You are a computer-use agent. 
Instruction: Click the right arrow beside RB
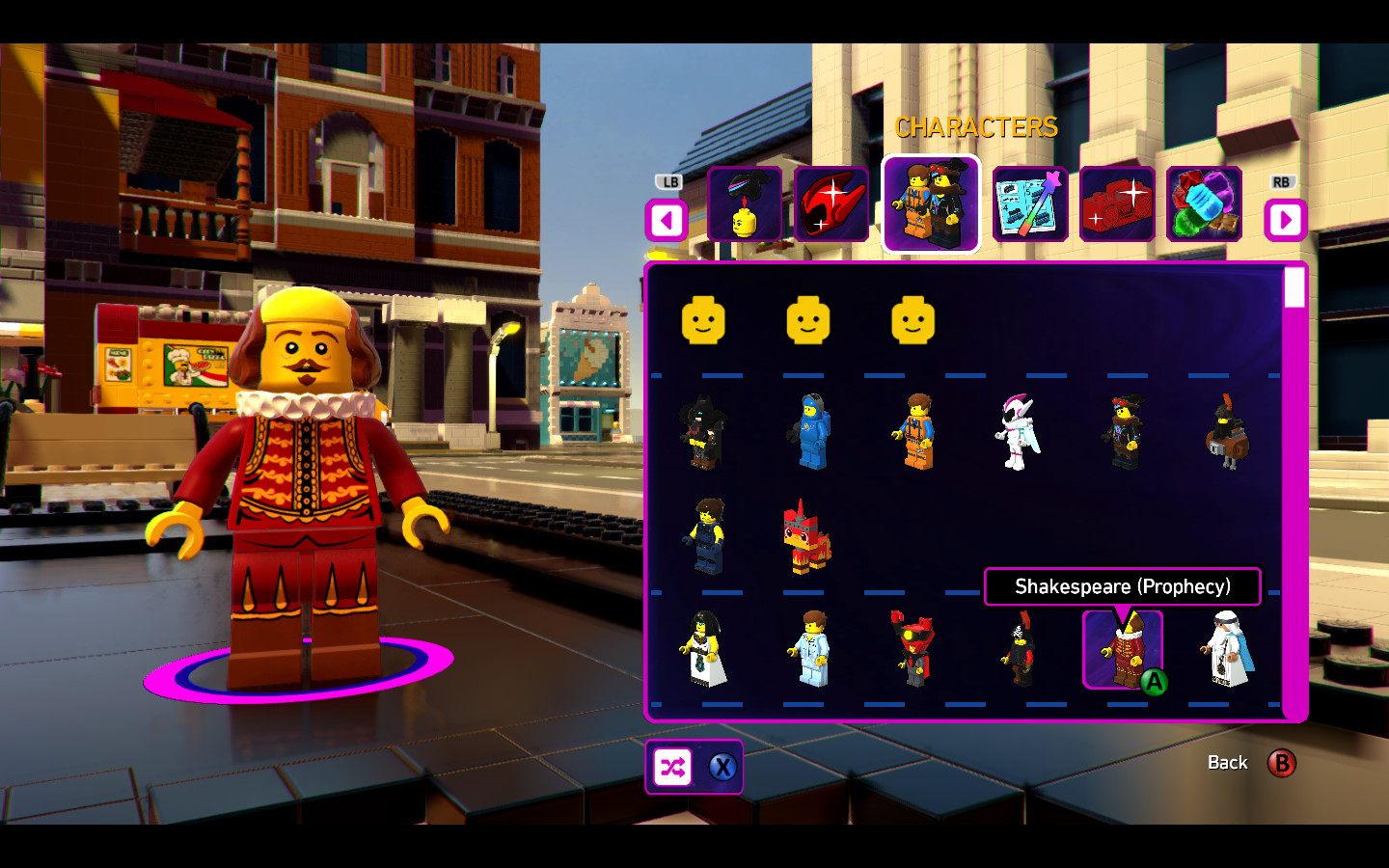[1286, 221]
